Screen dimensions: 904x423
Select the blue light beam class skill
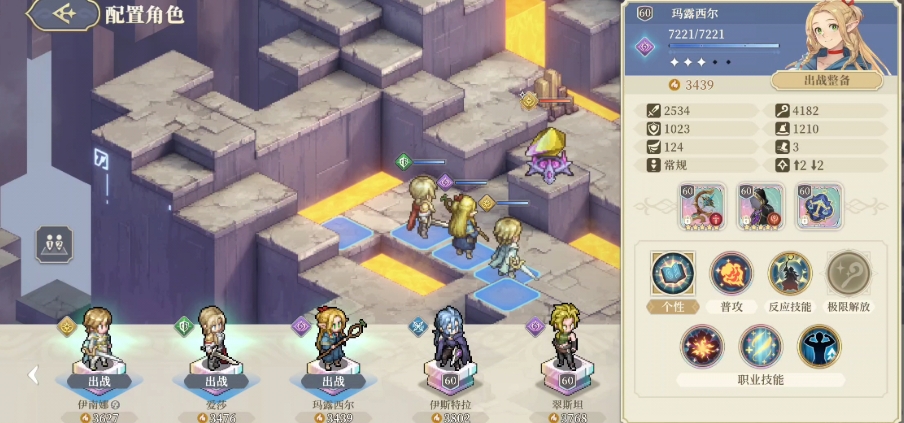coord(760,346)
